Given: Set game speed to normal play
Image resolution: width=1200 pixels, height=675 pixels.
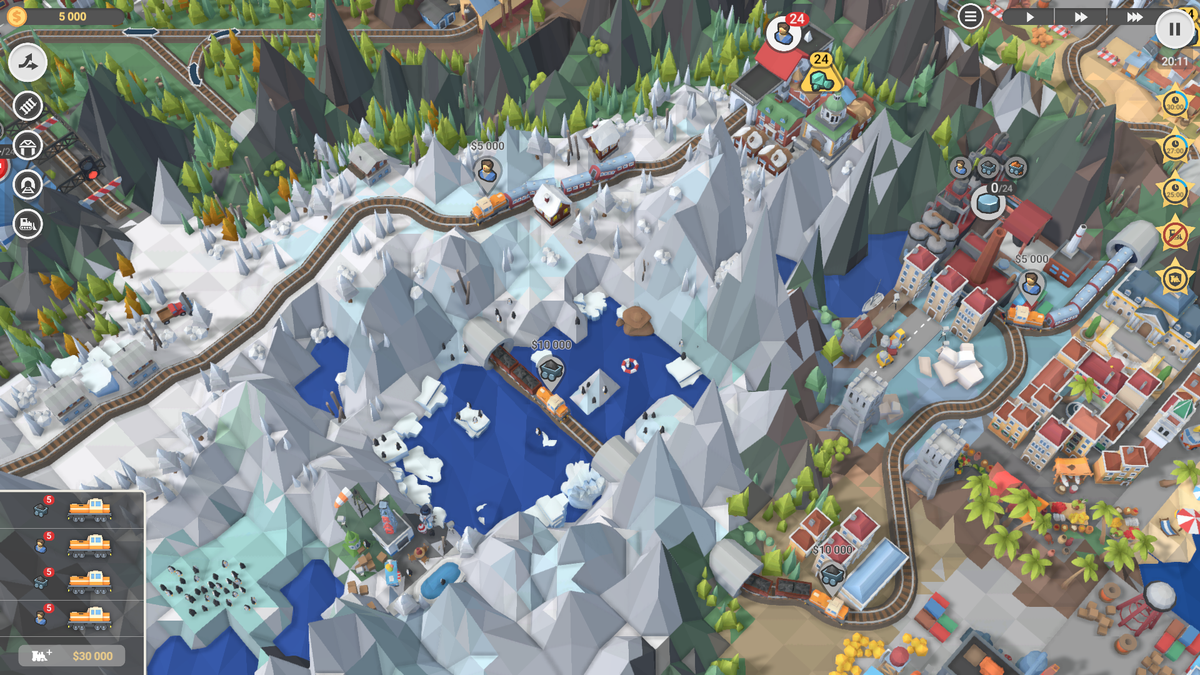Looking at the screenshot, I should click(x=1030, y=17).
